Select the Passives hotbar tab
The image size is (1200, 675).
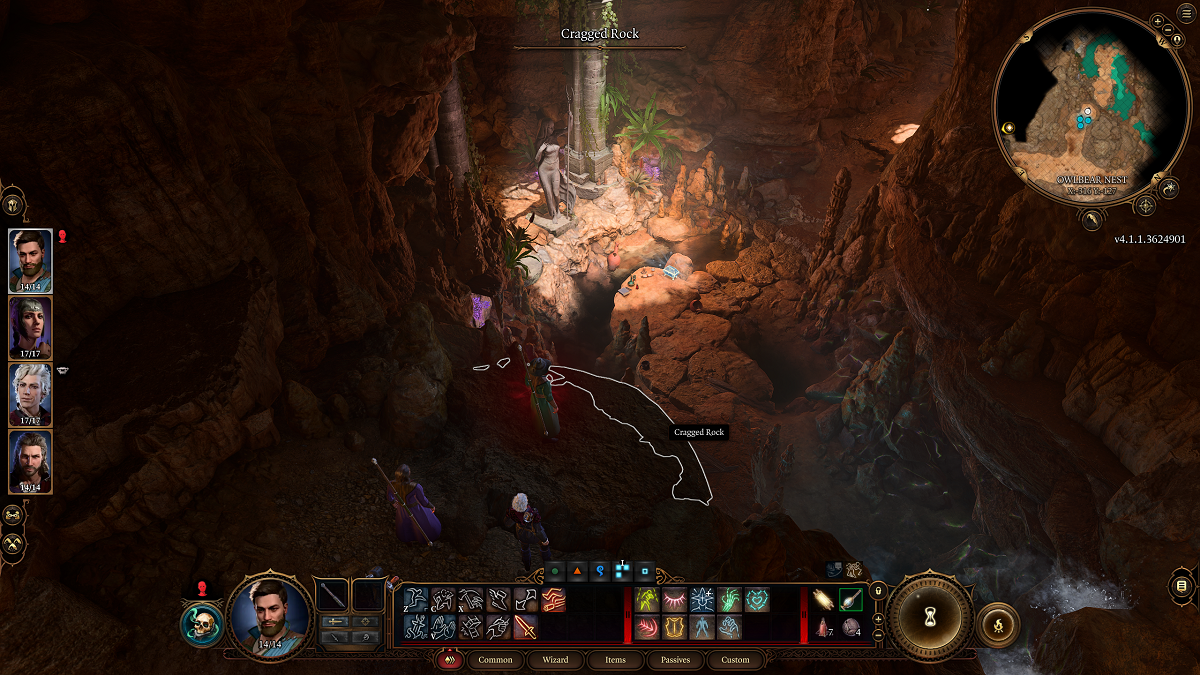pyautogui.click(x=675, y=660)
